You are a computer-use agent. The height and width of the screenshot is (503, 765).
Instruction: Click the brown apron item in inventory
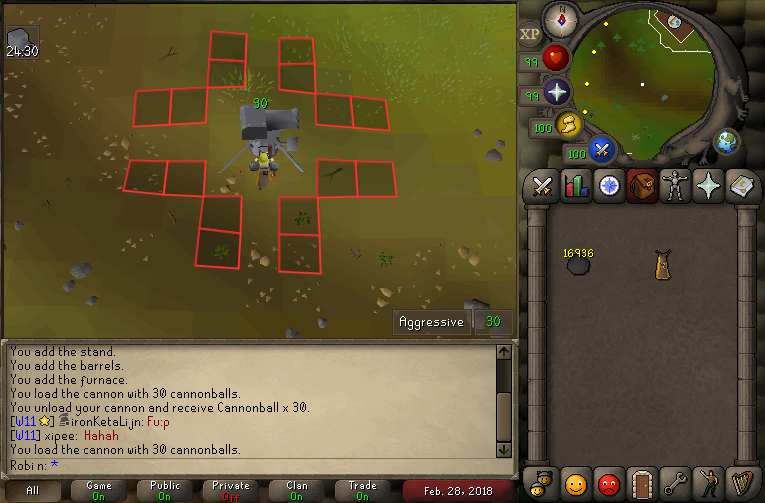(662, 265)
